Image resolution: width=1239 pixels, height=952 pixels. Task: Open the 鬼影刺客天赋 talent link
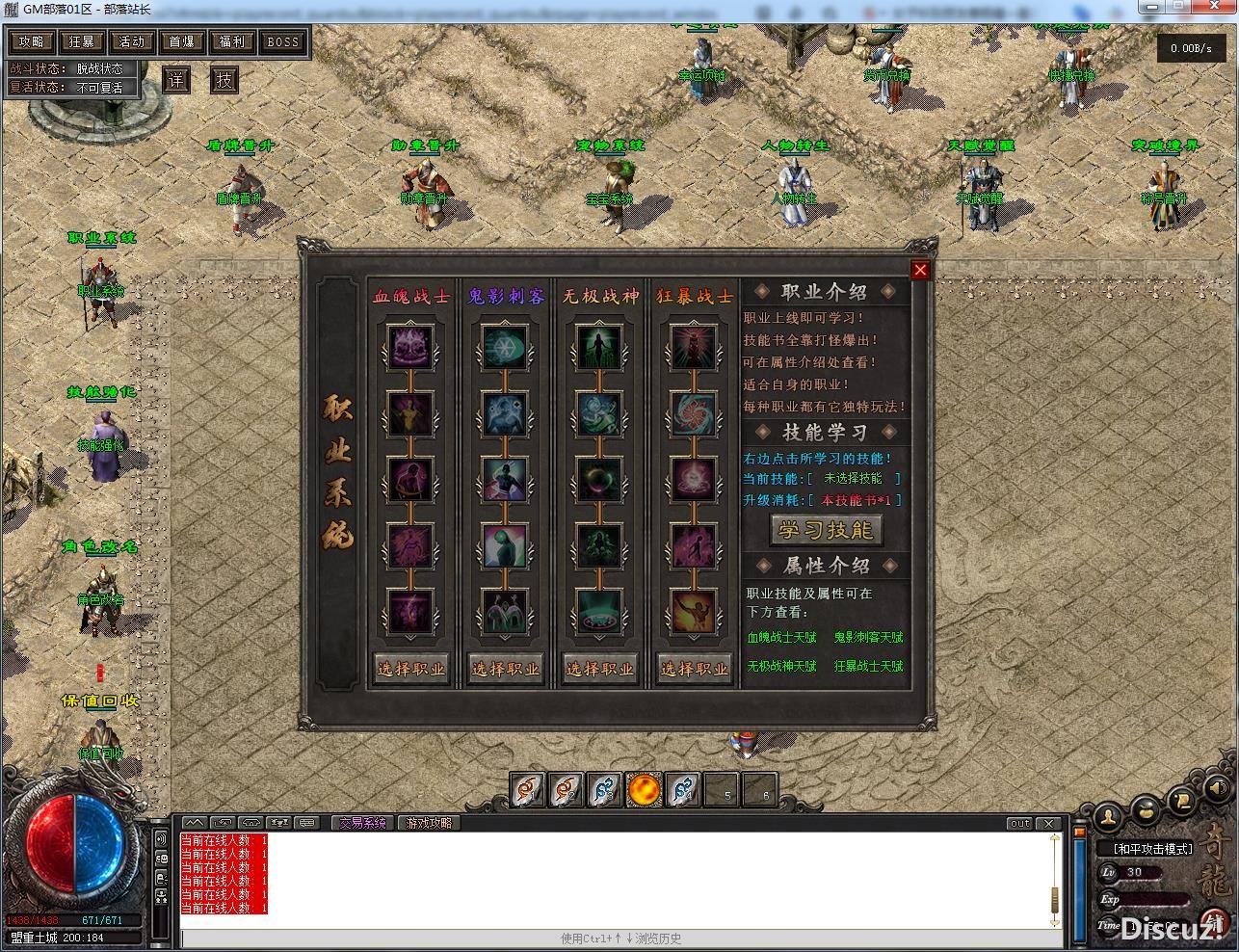(869, 637)
